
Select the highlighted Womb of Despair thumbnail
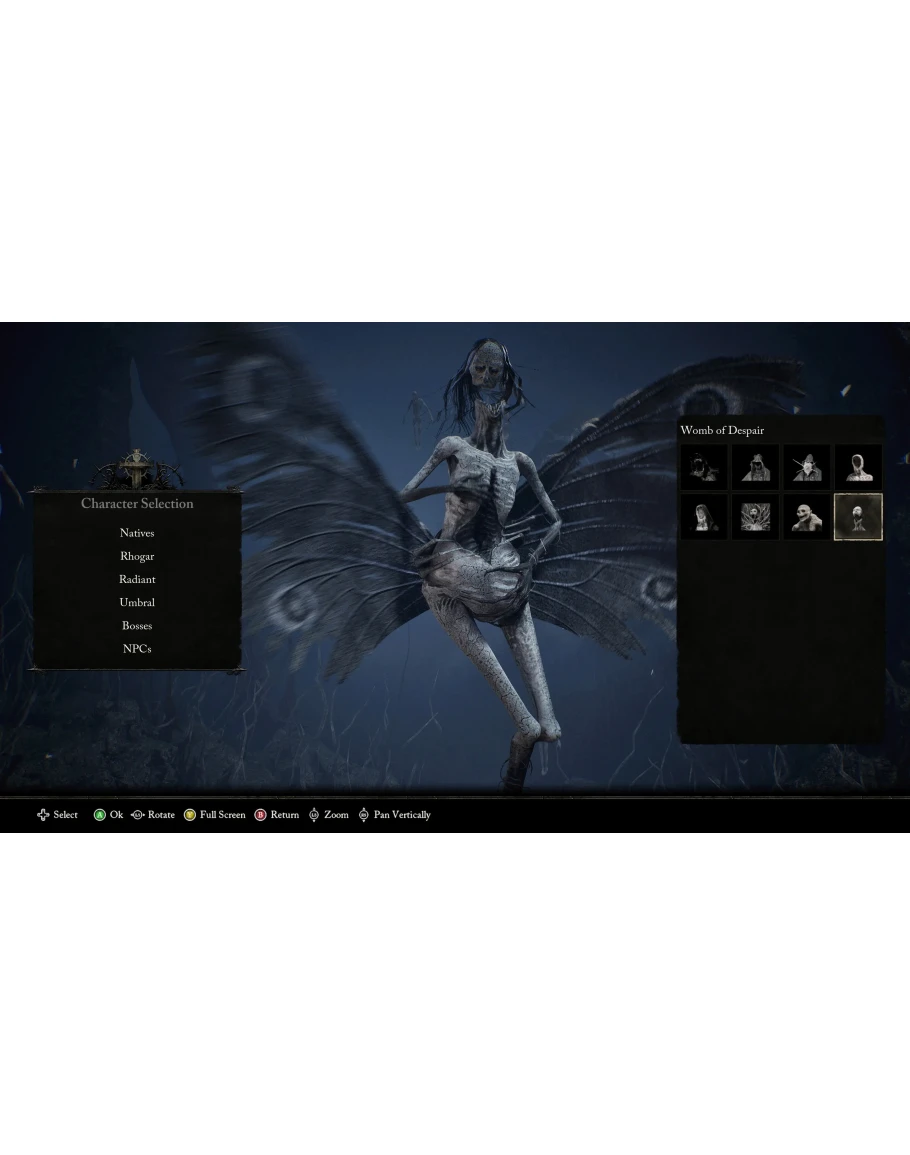pyautogui.click(x=859, y=516)
